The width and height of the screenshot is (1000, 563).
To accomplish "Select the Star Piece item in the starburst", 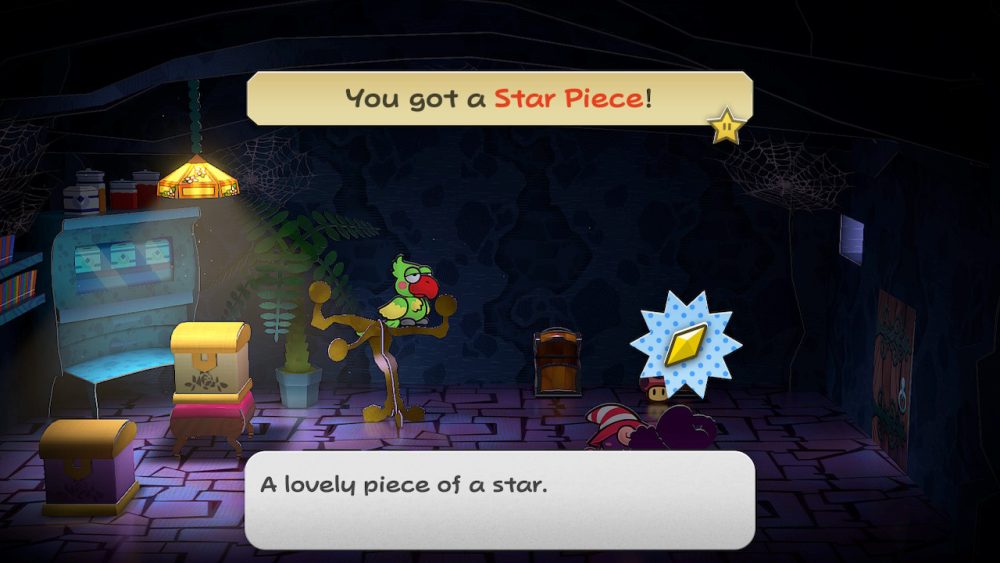I will 686,344.
